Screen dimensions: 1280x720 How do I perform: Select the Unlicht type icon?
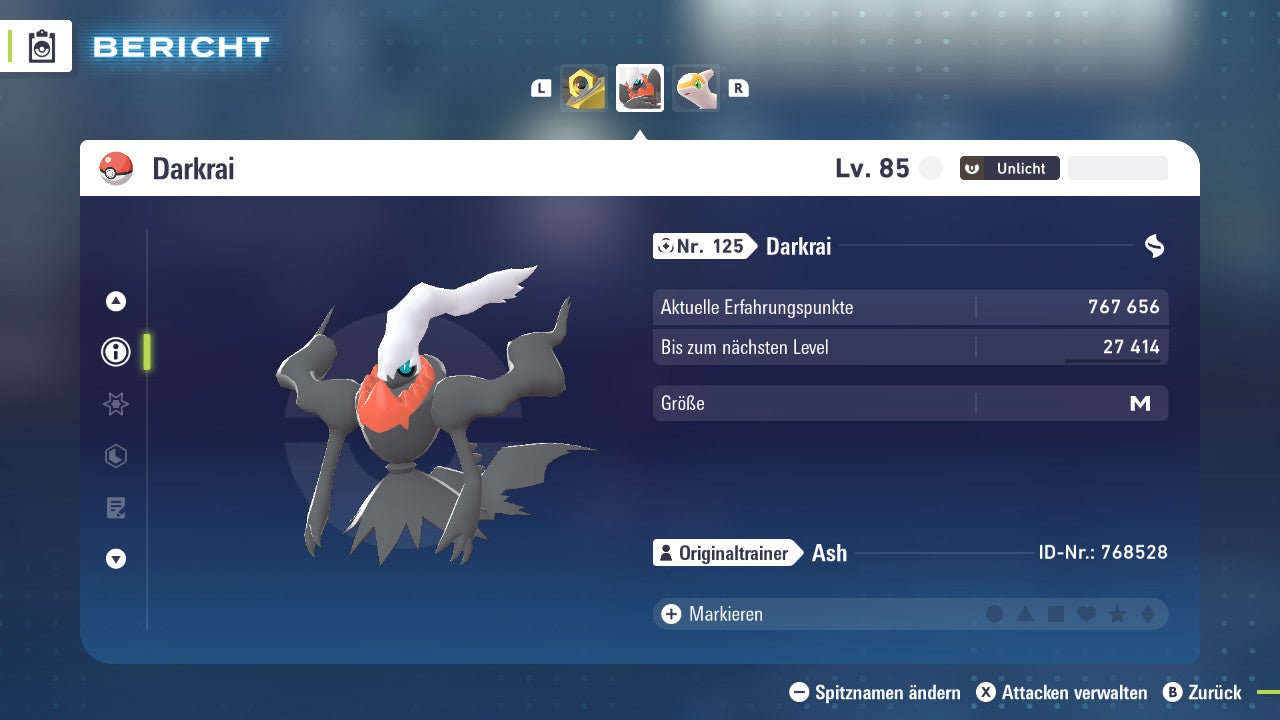(x=970, y=168)
